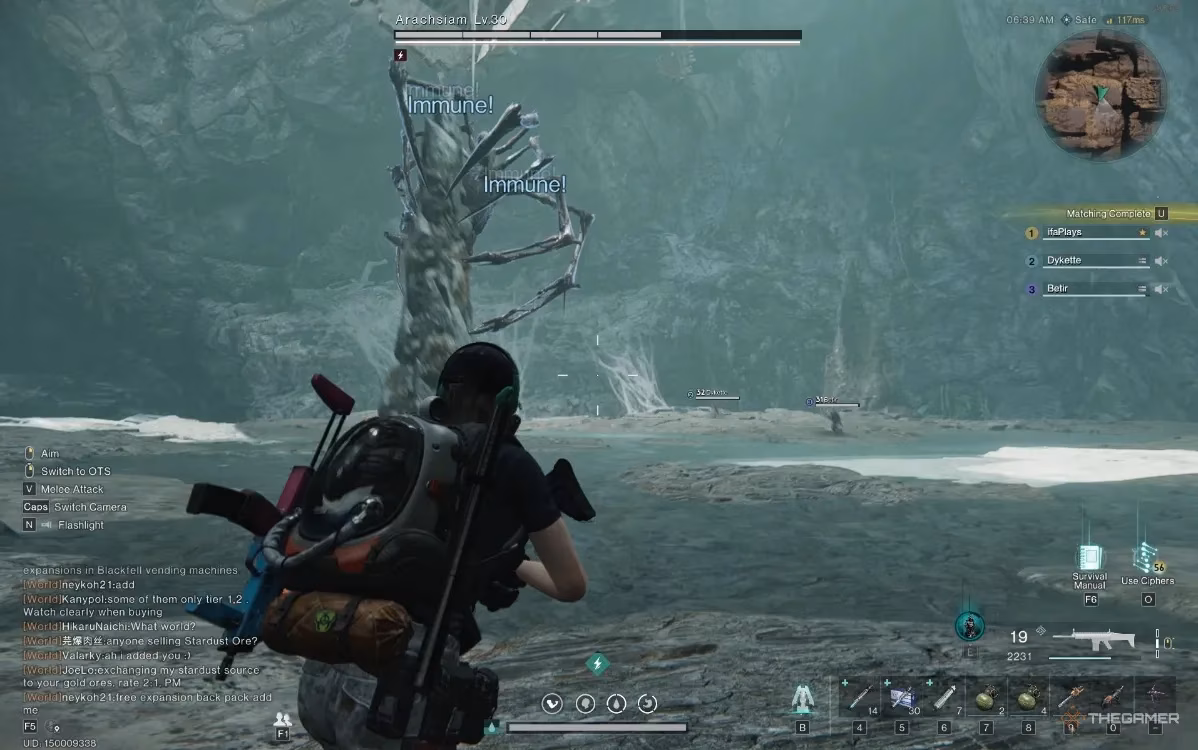Toggle mute speaker next to ifaPlays

pos(1161,233)
